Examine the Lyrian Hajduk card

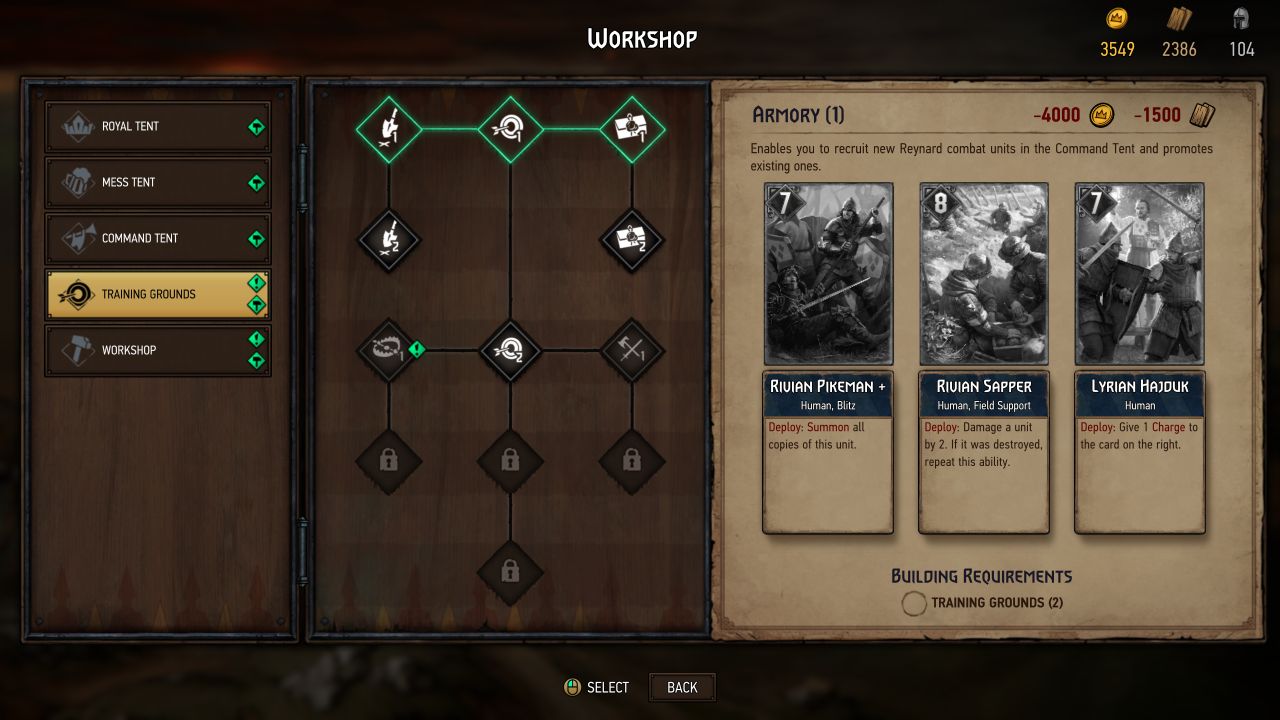pyautogui.click(x=1140, y=358)
